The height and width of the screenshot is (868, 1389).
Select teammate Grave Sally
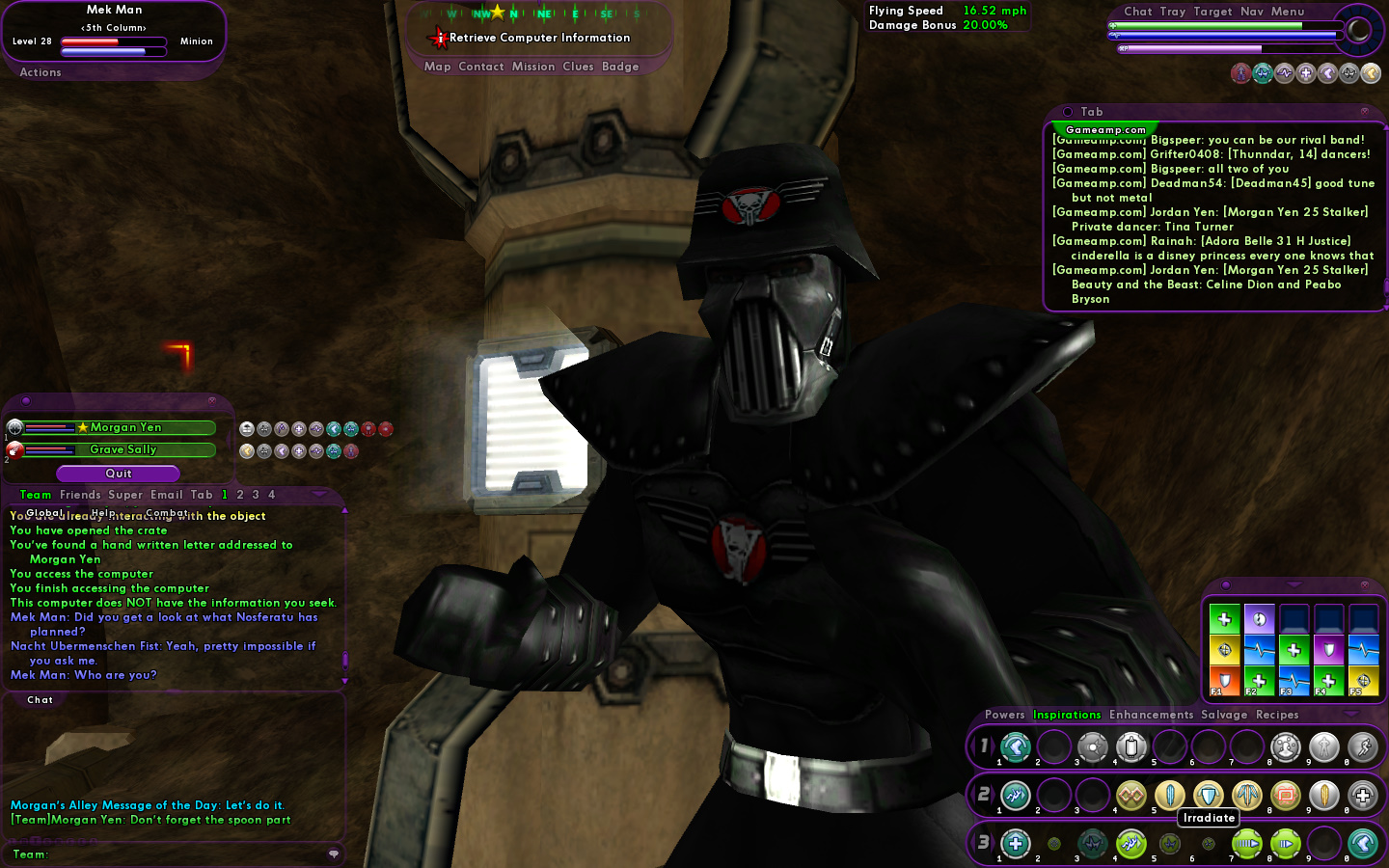pos(123,449)
